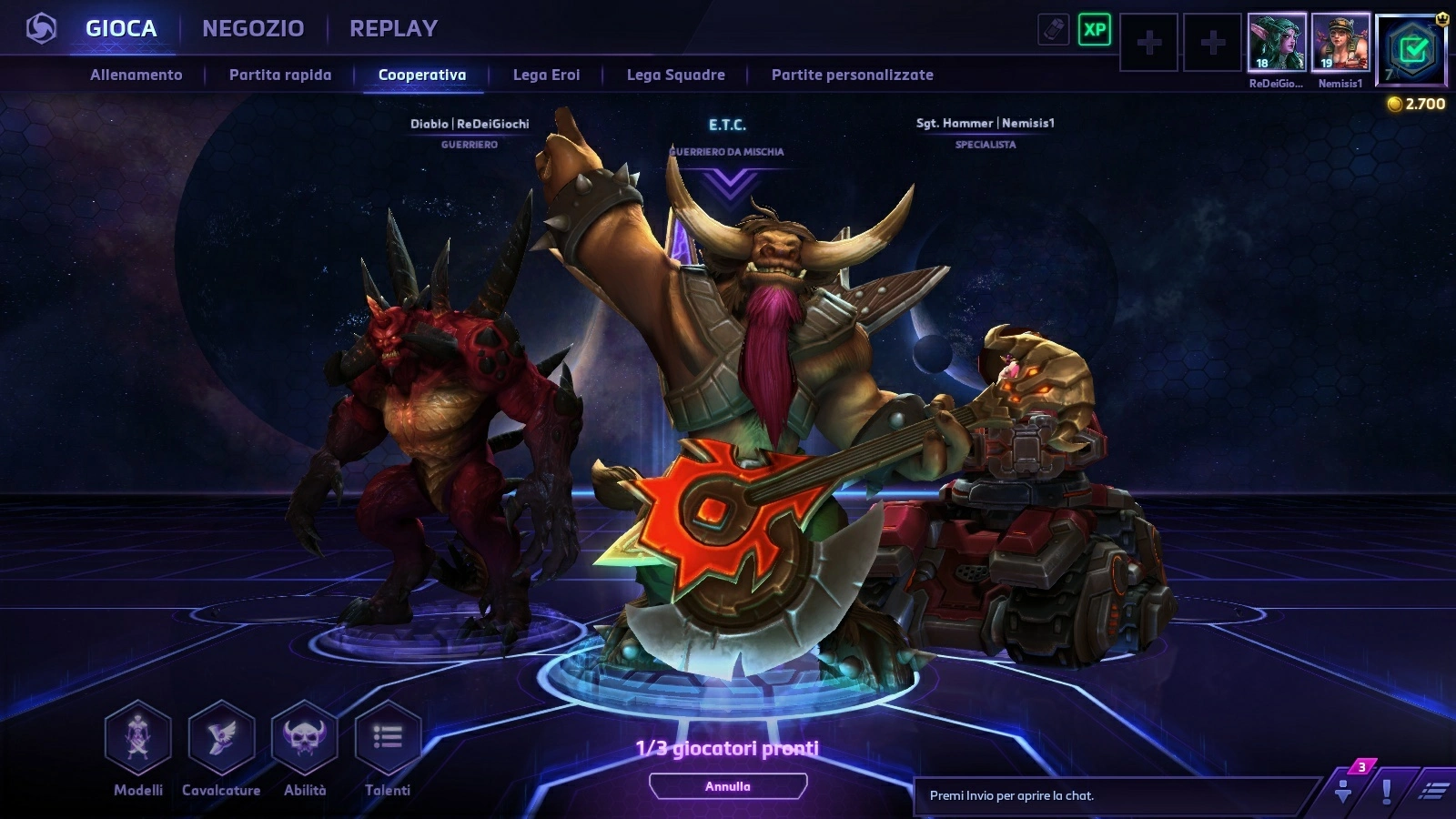The image size is (1456, 819).
Task: View the Talenti list
Action: [388, 737]
